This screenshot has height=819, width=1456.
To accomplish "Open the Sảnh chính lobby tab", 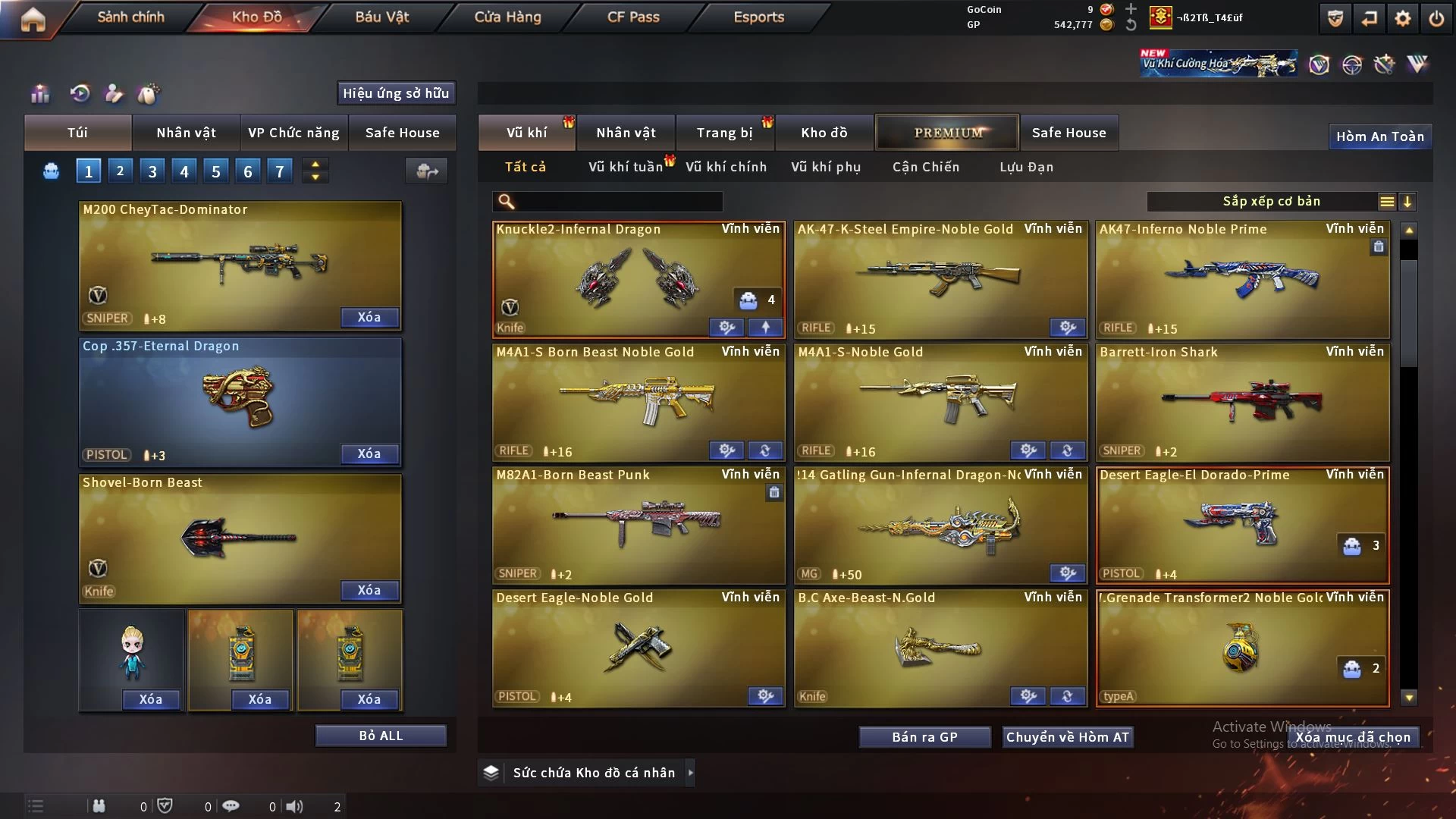I will 130,17.
